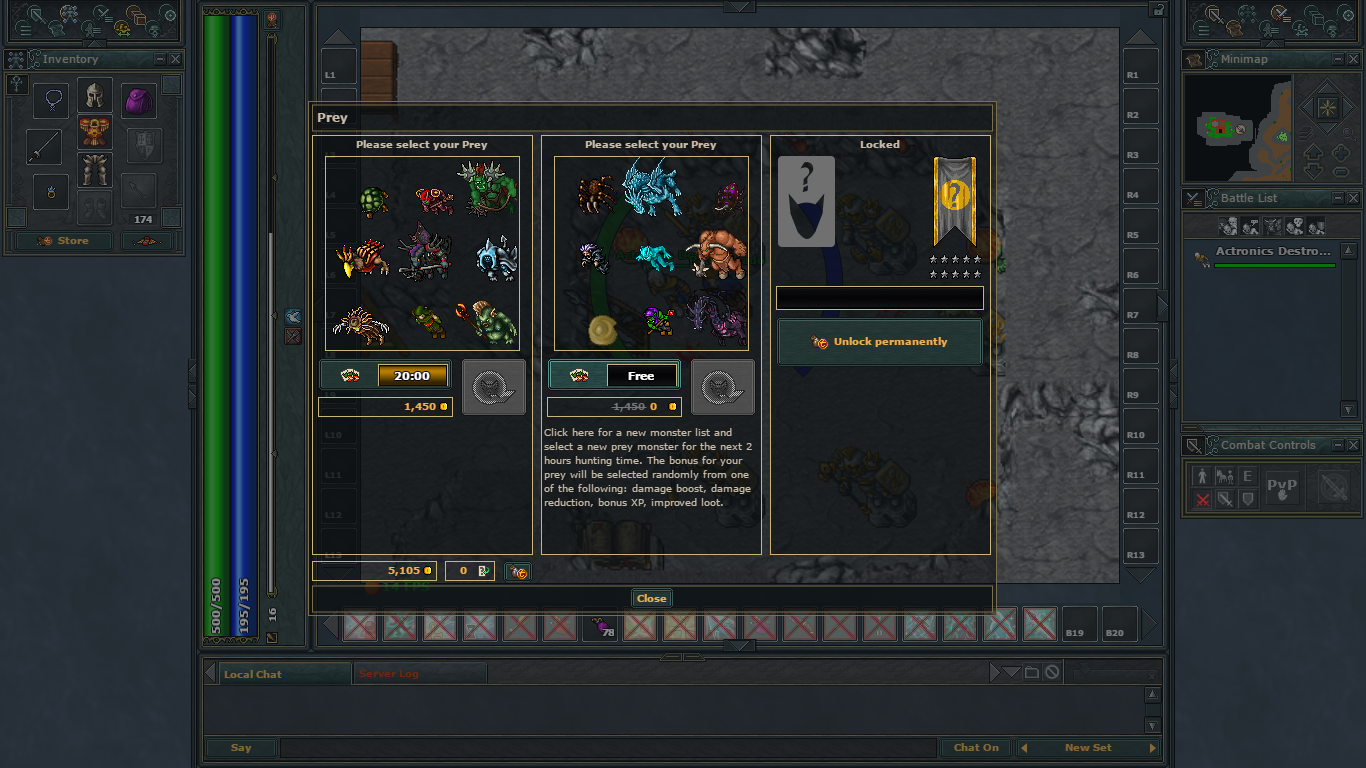1366x768 pixels.
Task: Select Actronics Destro in the battle list
Action: (1273, 252)
